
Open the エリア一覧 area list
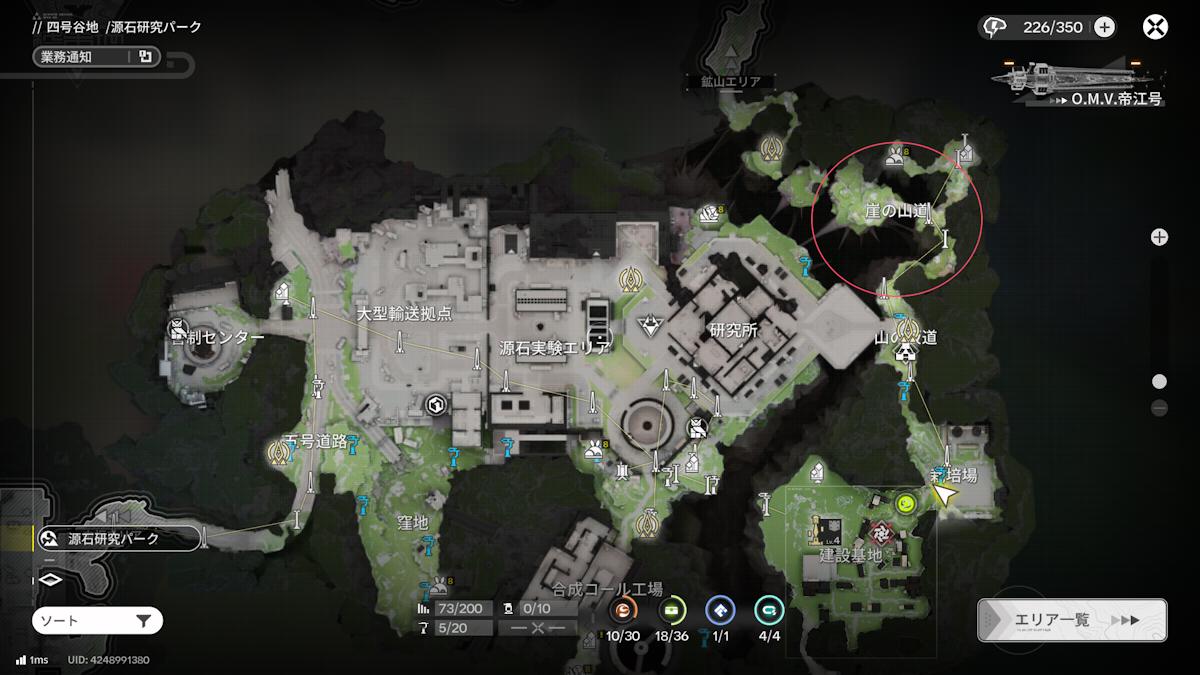[1071, 620]
